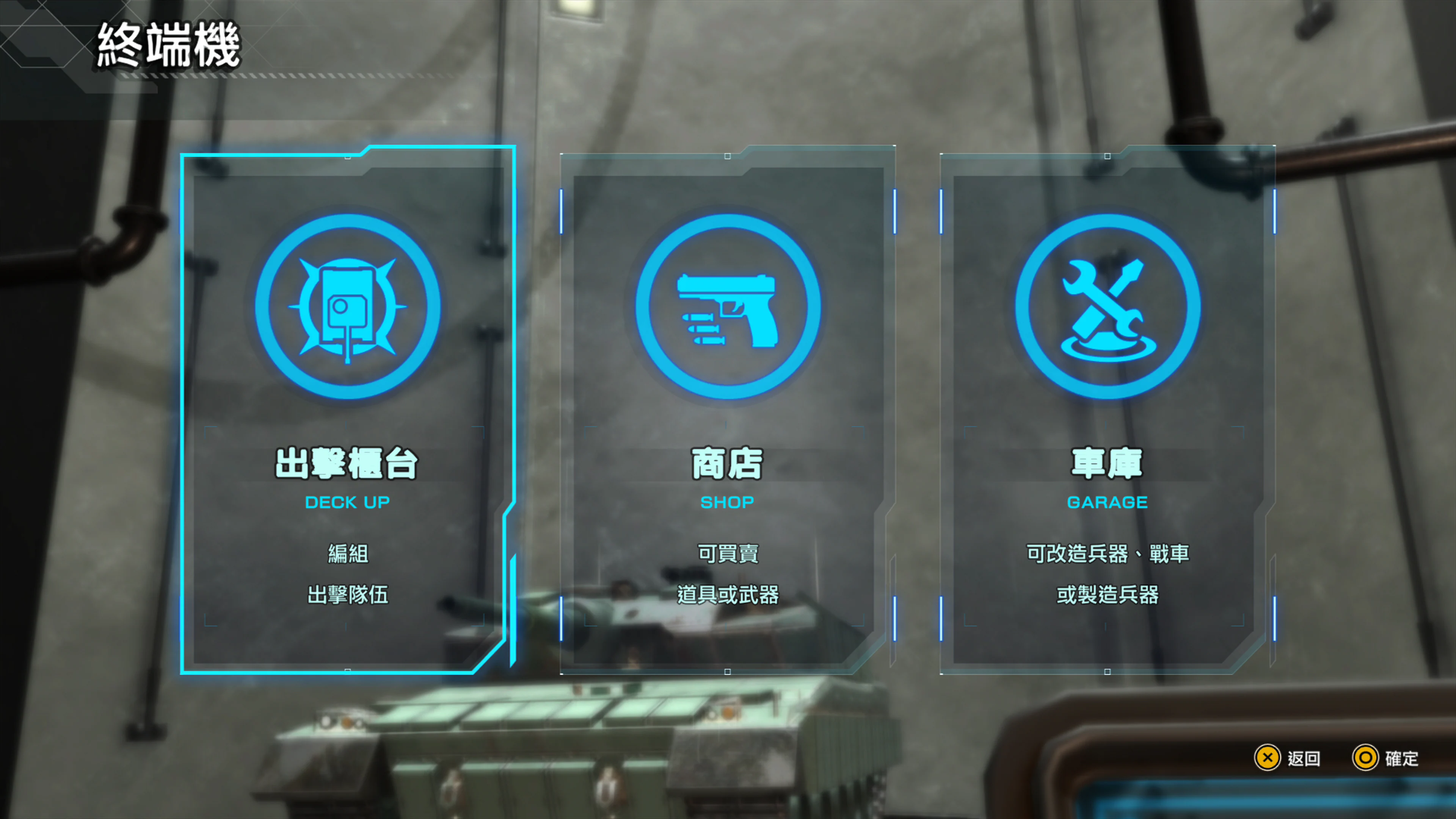The image size is (1456, 819).
Task: Click the DECK UP English subtitle text
Action: pyautogui.click(x=347, y=502)
